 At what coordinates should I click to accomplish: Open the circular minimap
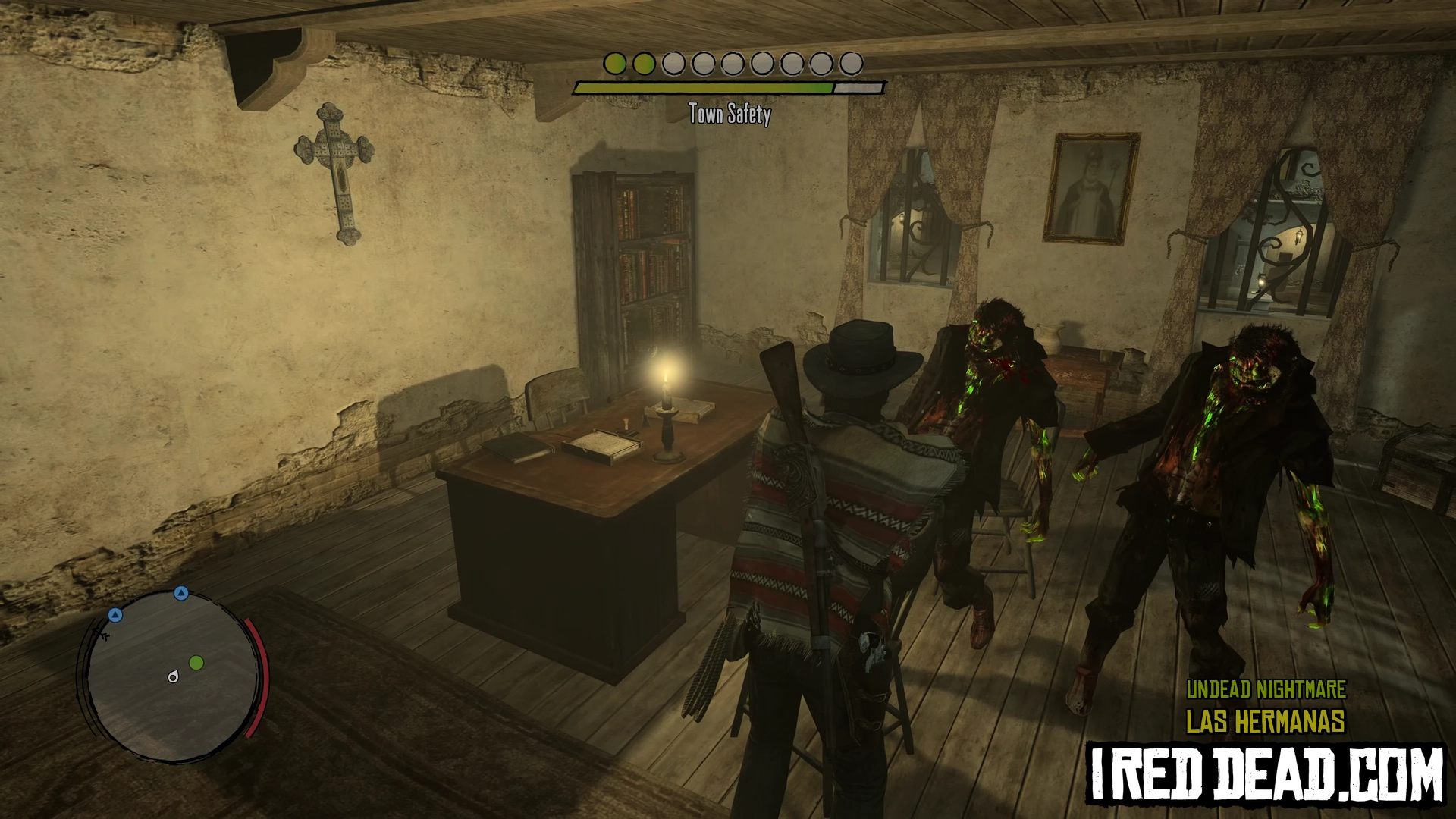click(174, 677)
